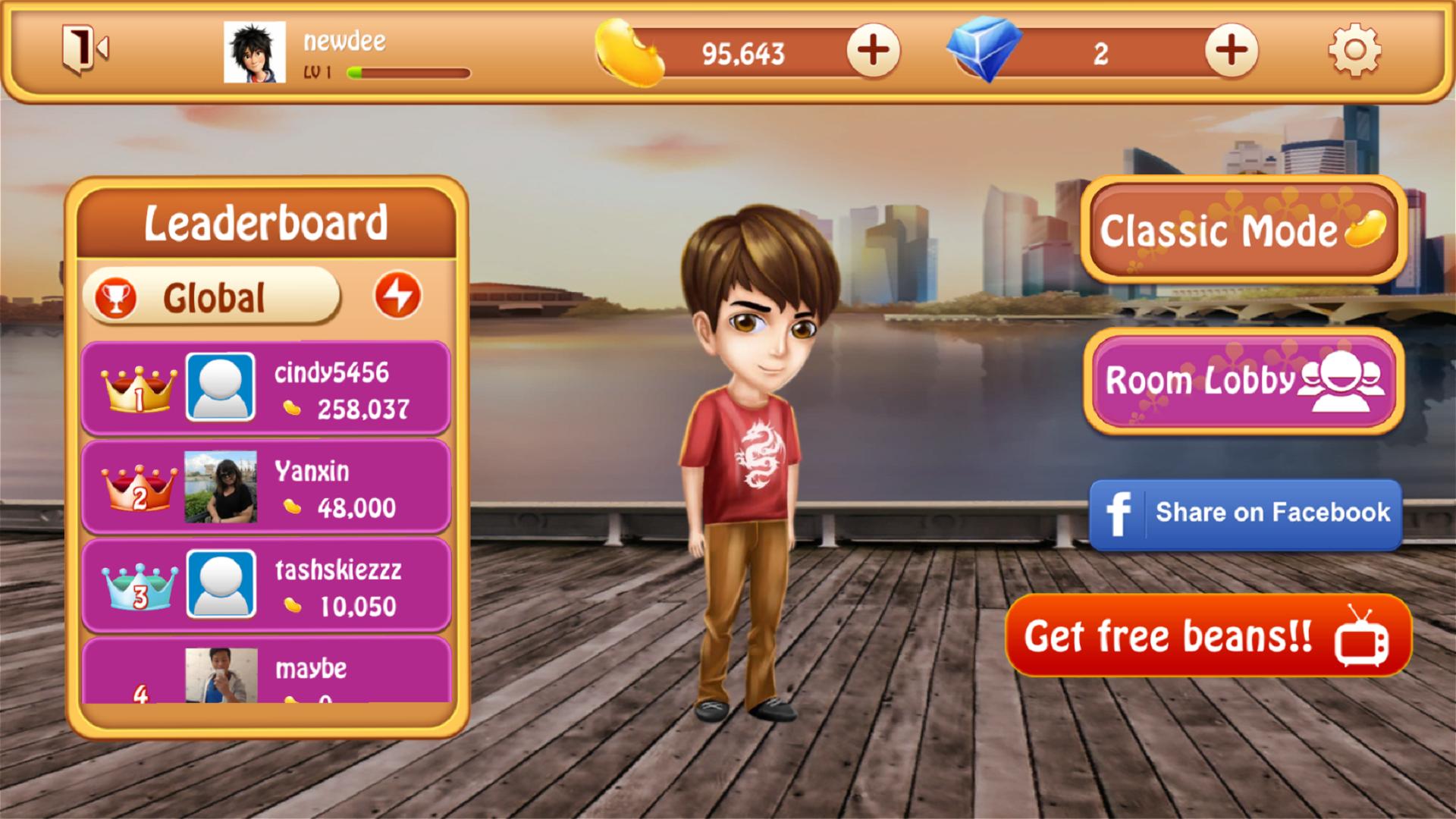Get free beans by watching TV ad
The height and width of the screenshot is (819, 1456).
click(1208, 635)
